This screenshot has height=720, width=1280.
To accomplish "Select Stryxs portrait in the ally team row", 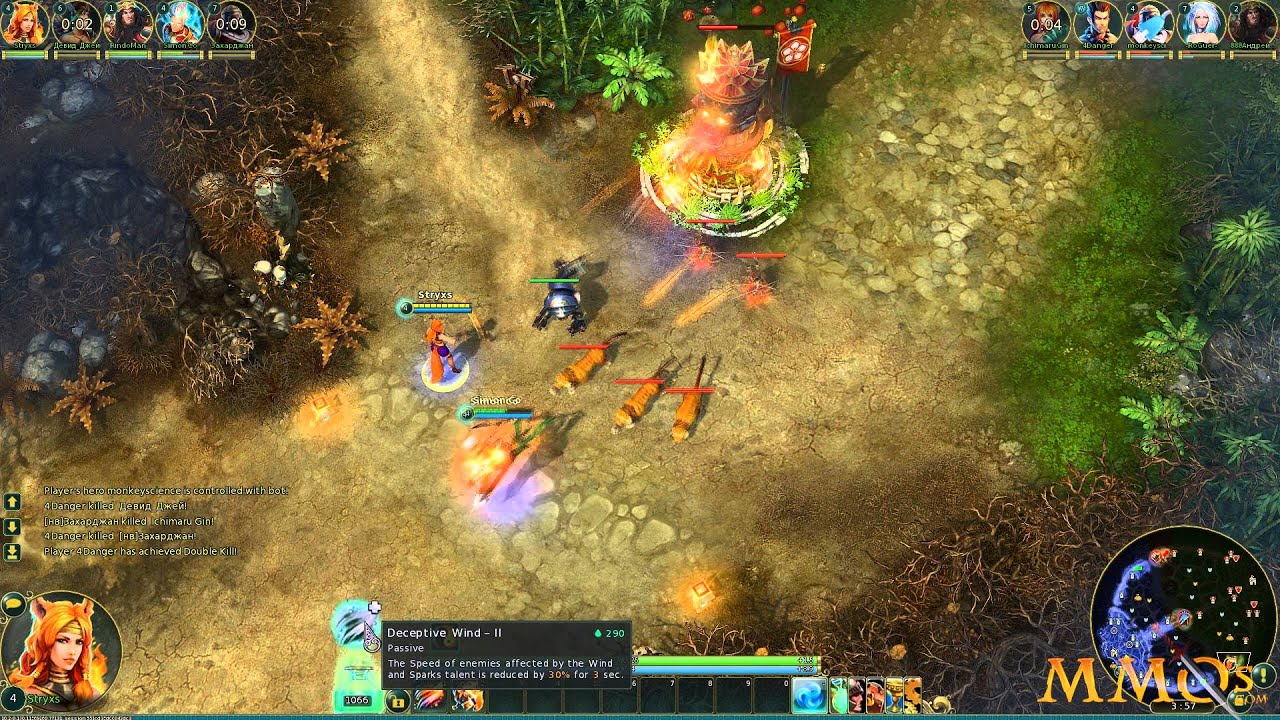I will (24, 23).
